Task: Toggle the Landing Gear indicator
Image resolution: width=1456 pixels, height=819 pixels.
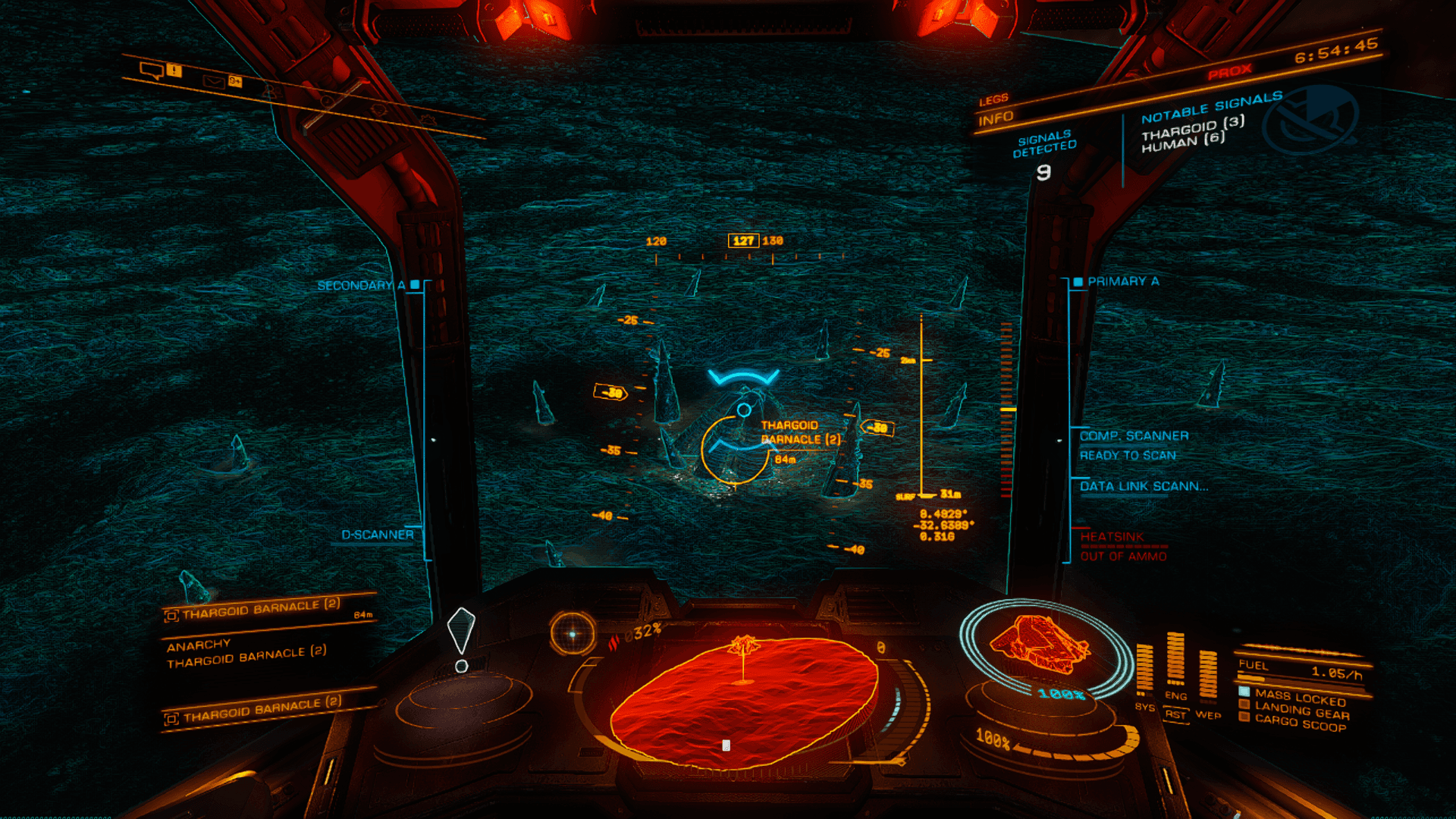Action: [1301, 711]
